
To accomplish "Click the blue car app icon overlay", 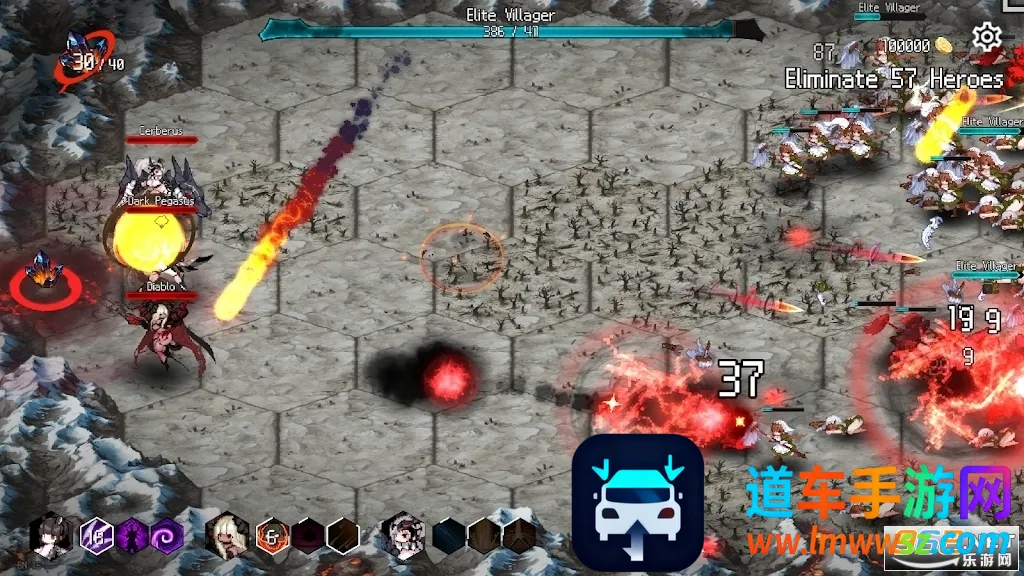I will pos(637,501).
